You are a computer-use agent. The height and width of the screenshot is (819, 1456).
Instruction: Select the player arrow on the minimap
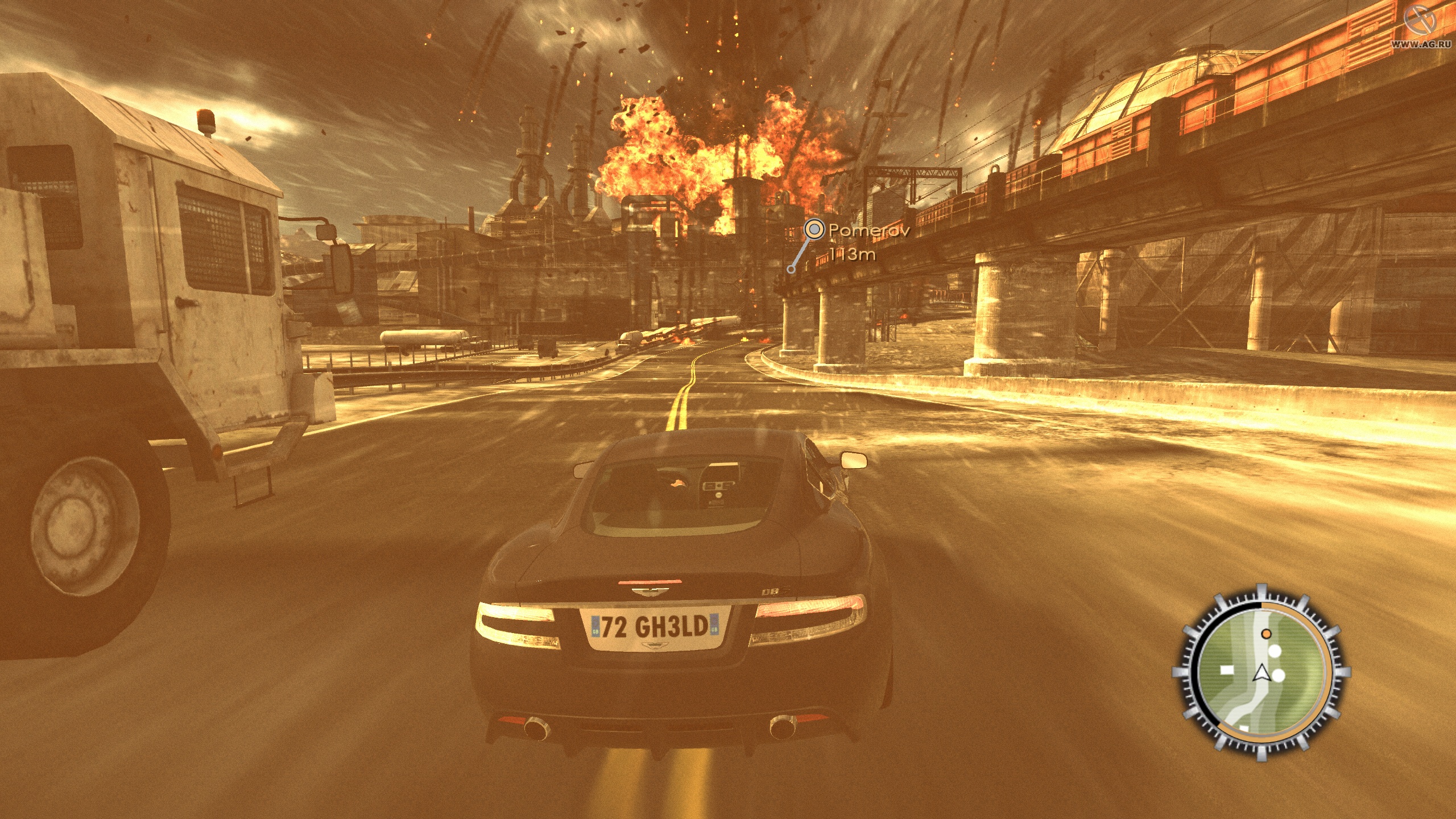click(1262, 675)
